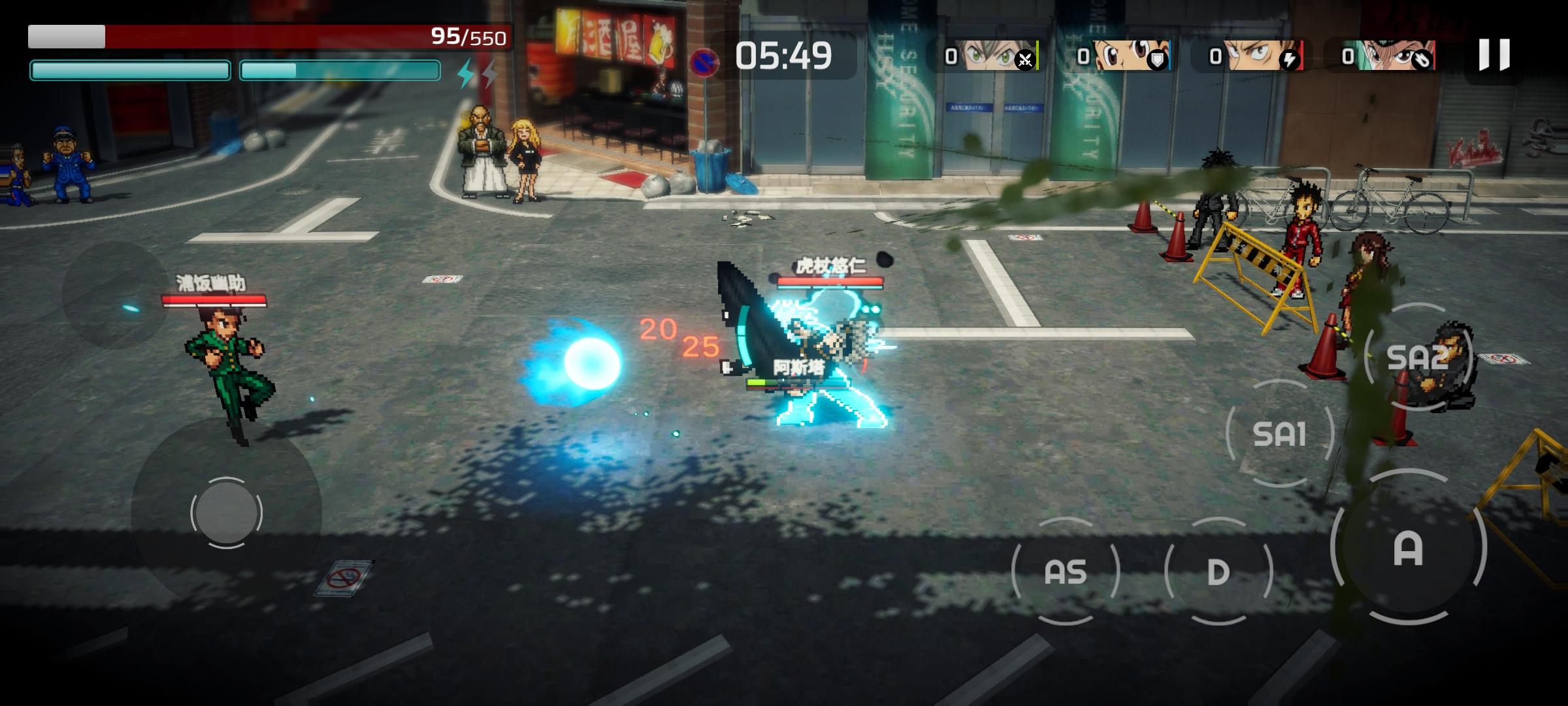The width and height of the screenshot is (1568, 706).
Task: Tap the AS button
Action: 1066,572
